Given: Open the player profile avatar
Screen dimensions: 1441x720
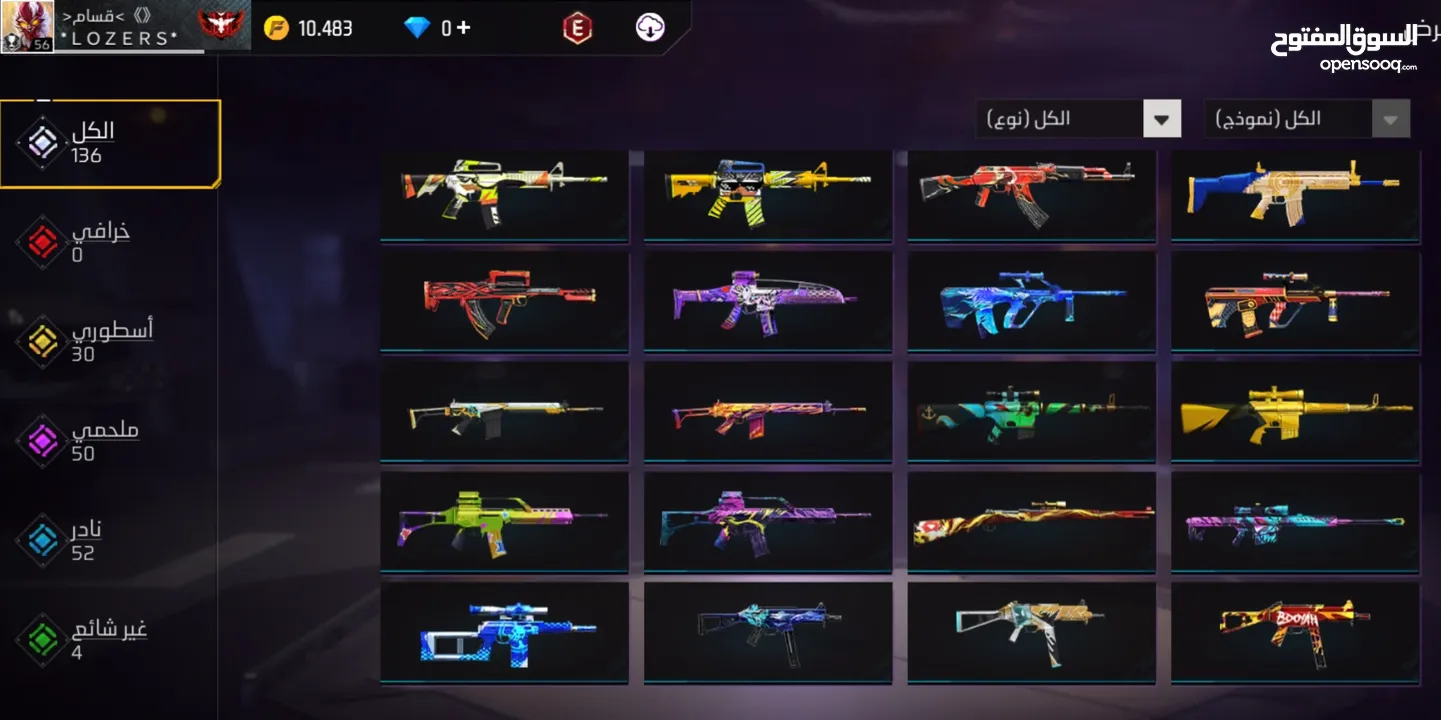Looking at the screenshot, I should pos(27,26).
